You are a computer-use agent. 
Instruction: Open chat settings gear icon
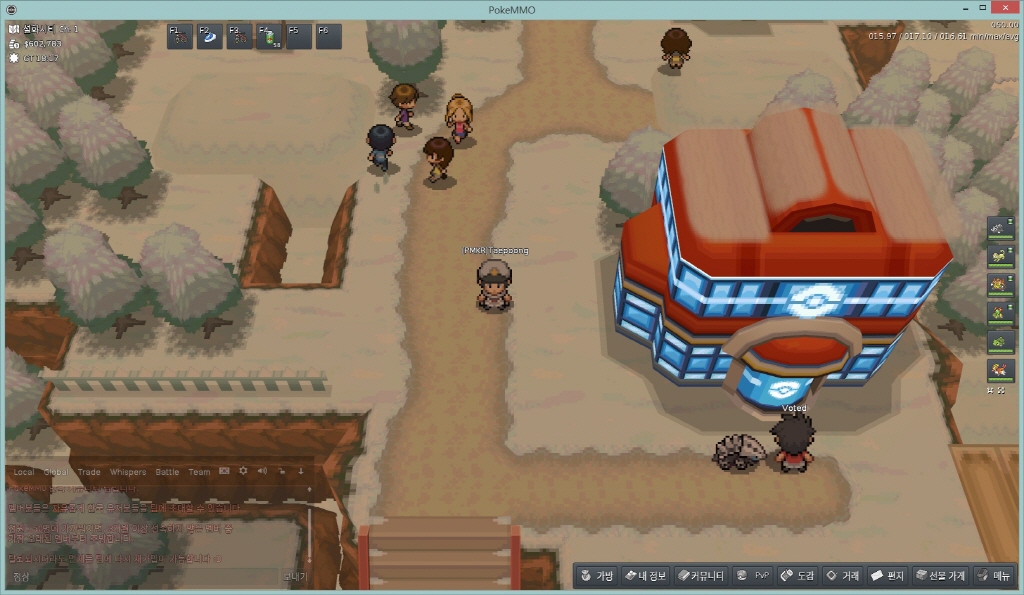(243, 471)
